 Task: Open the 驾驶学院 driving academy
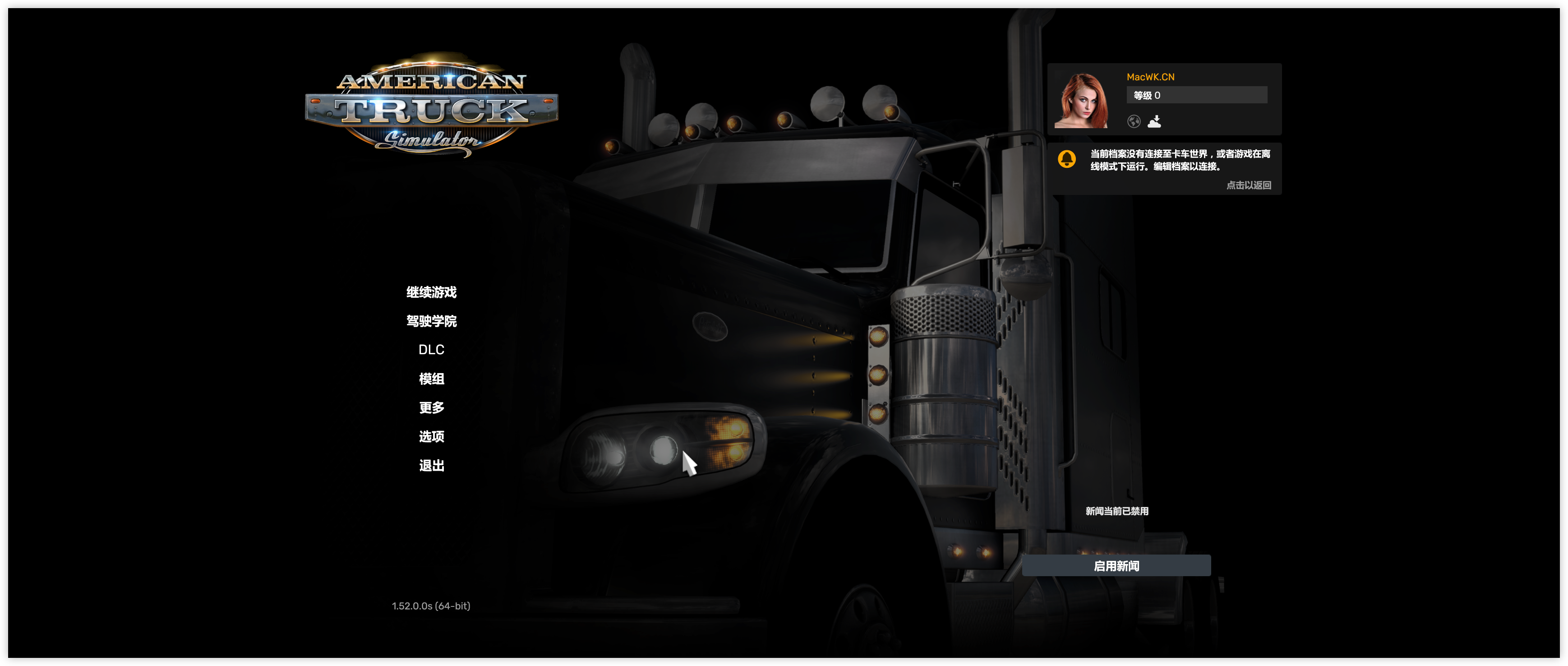[431, 321]
